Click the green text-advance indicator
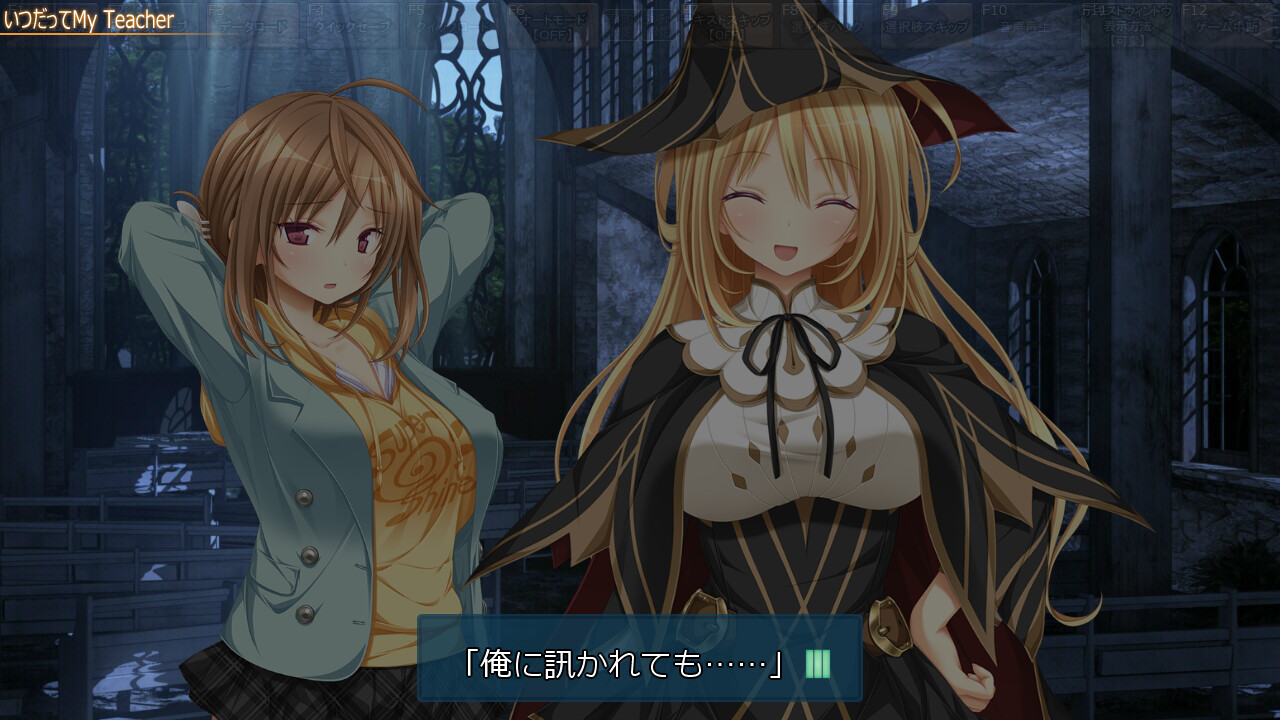This screenshot has width=1280, height=720. click(816, 662)
